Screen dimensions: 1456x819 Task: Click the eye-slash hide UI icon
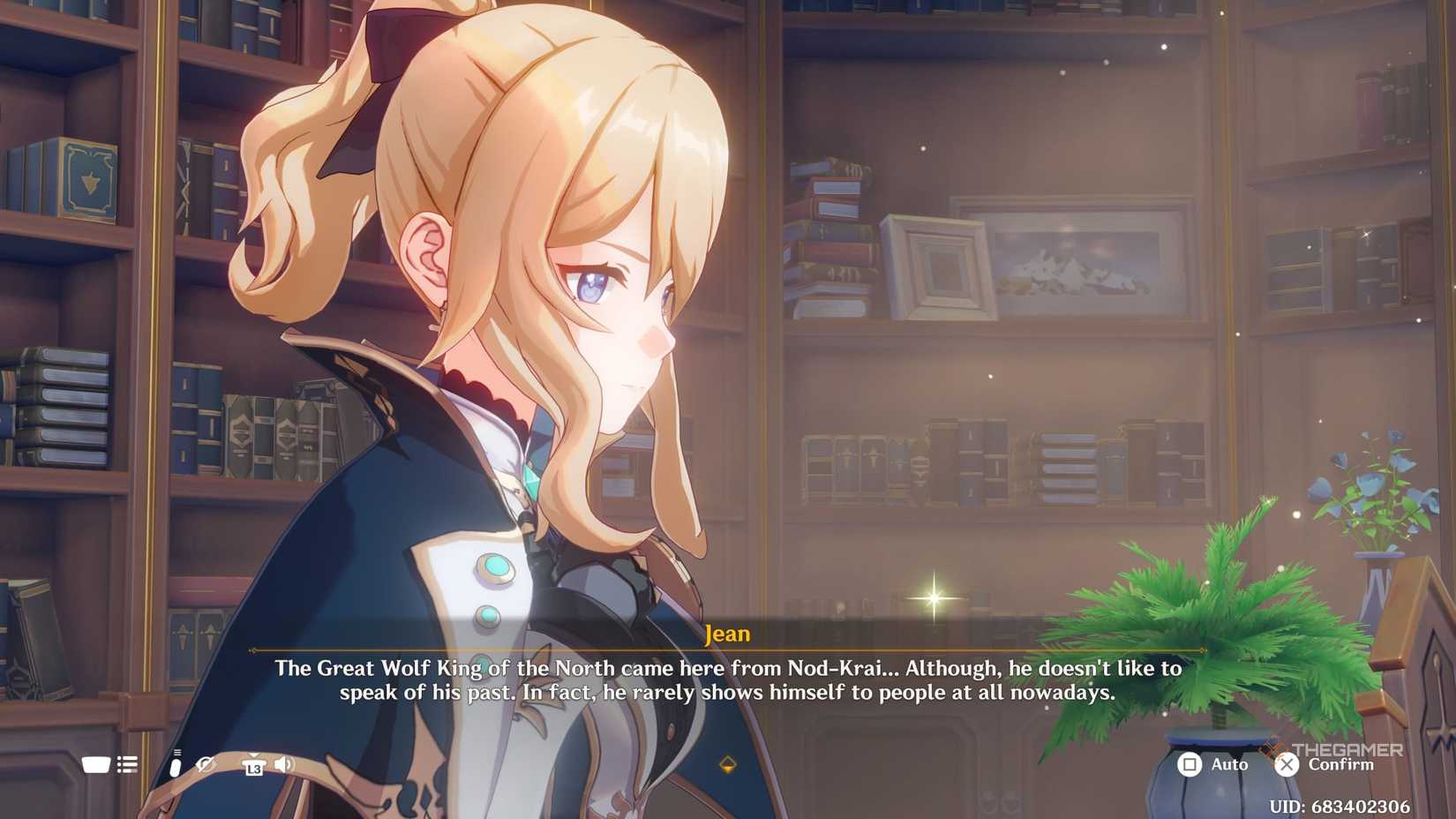tap(206, 764)
